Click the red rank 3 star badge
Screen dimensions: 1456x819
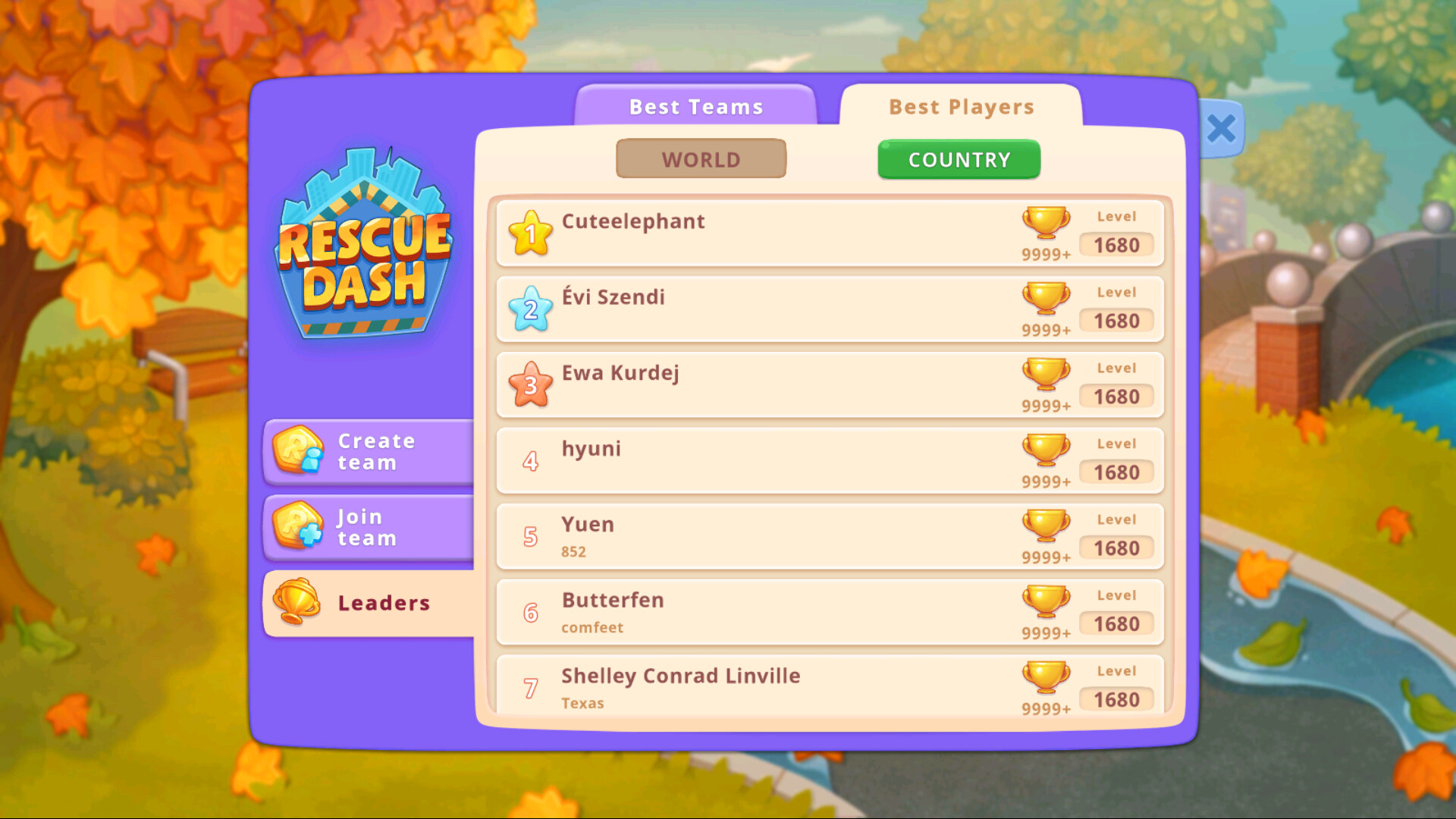click(529, 385)
